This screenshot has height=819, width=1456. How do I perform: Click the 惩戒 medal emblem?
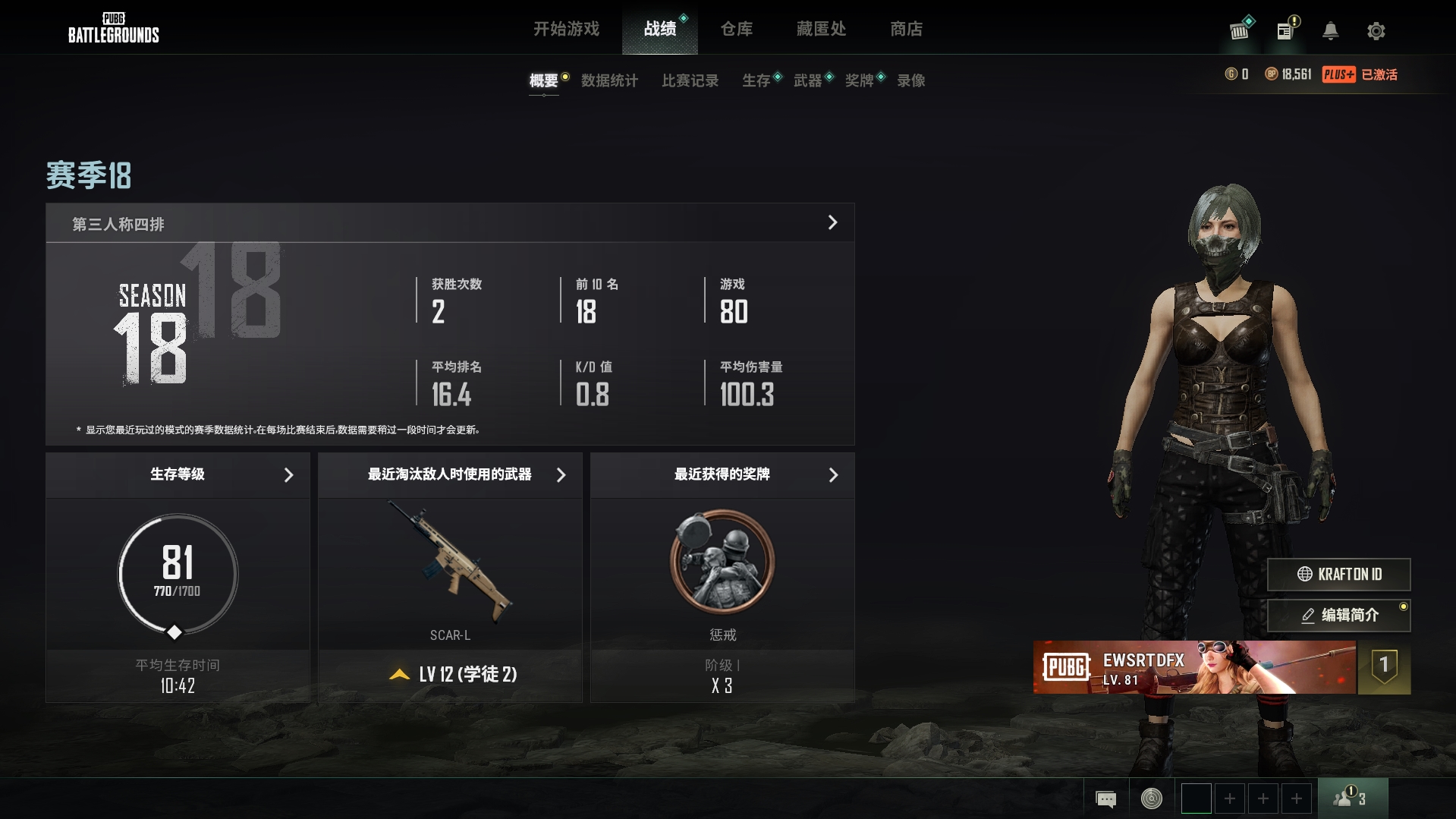(x=722, y=562)
